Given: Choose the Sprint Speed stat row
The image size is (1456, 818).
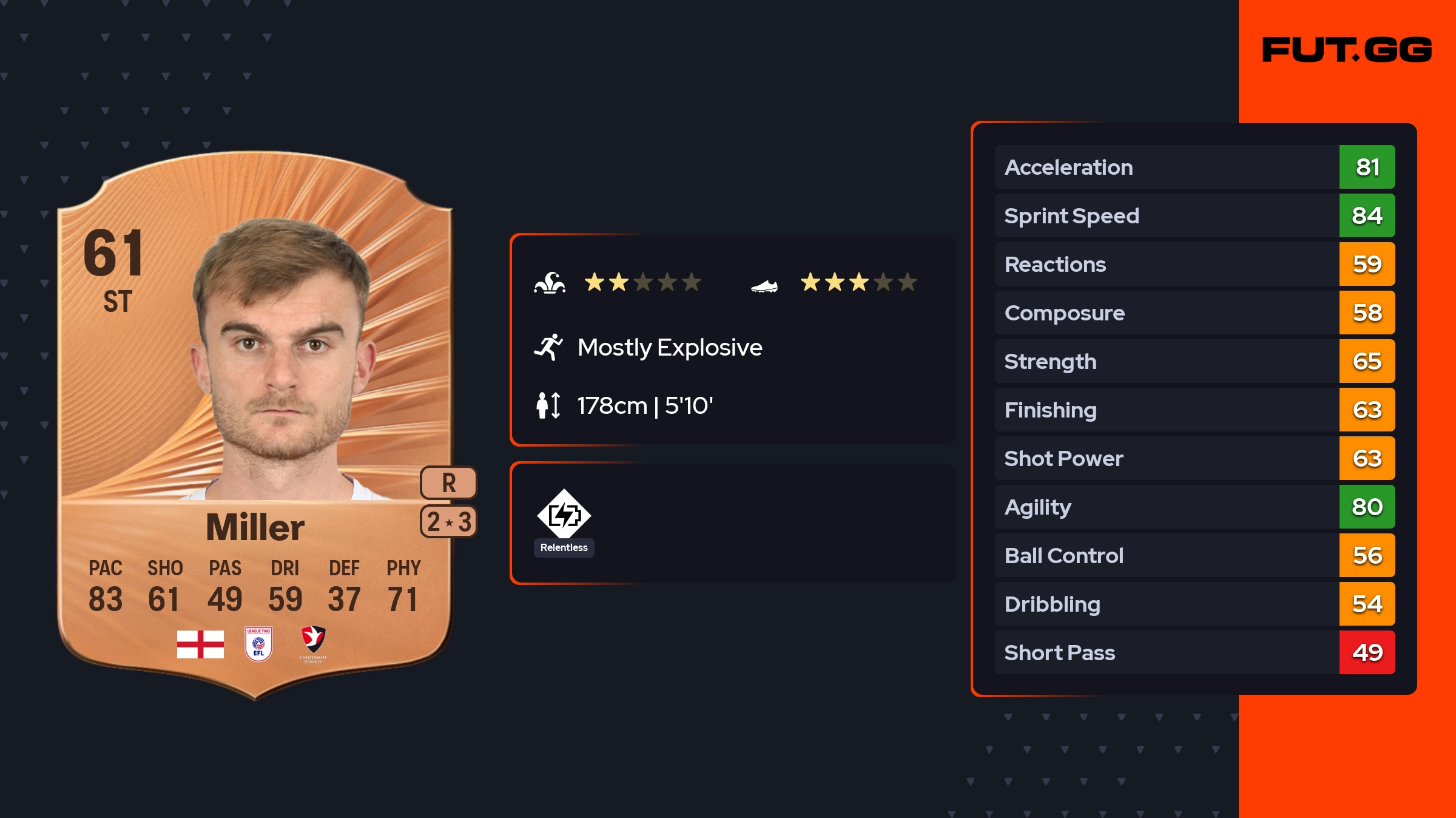Looking at the screenshot, I should coord(1194,216).
